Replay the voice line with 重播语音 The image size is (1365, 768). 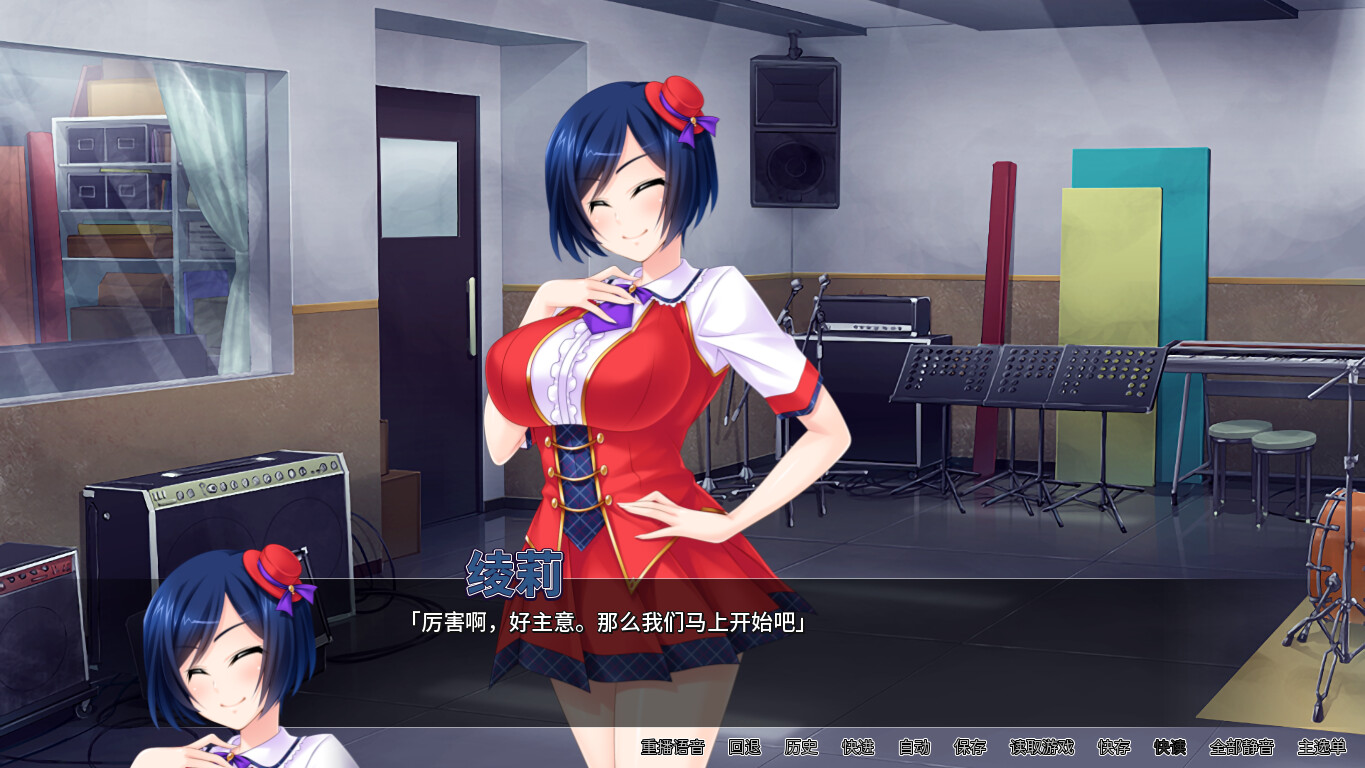tap(673, 747)
